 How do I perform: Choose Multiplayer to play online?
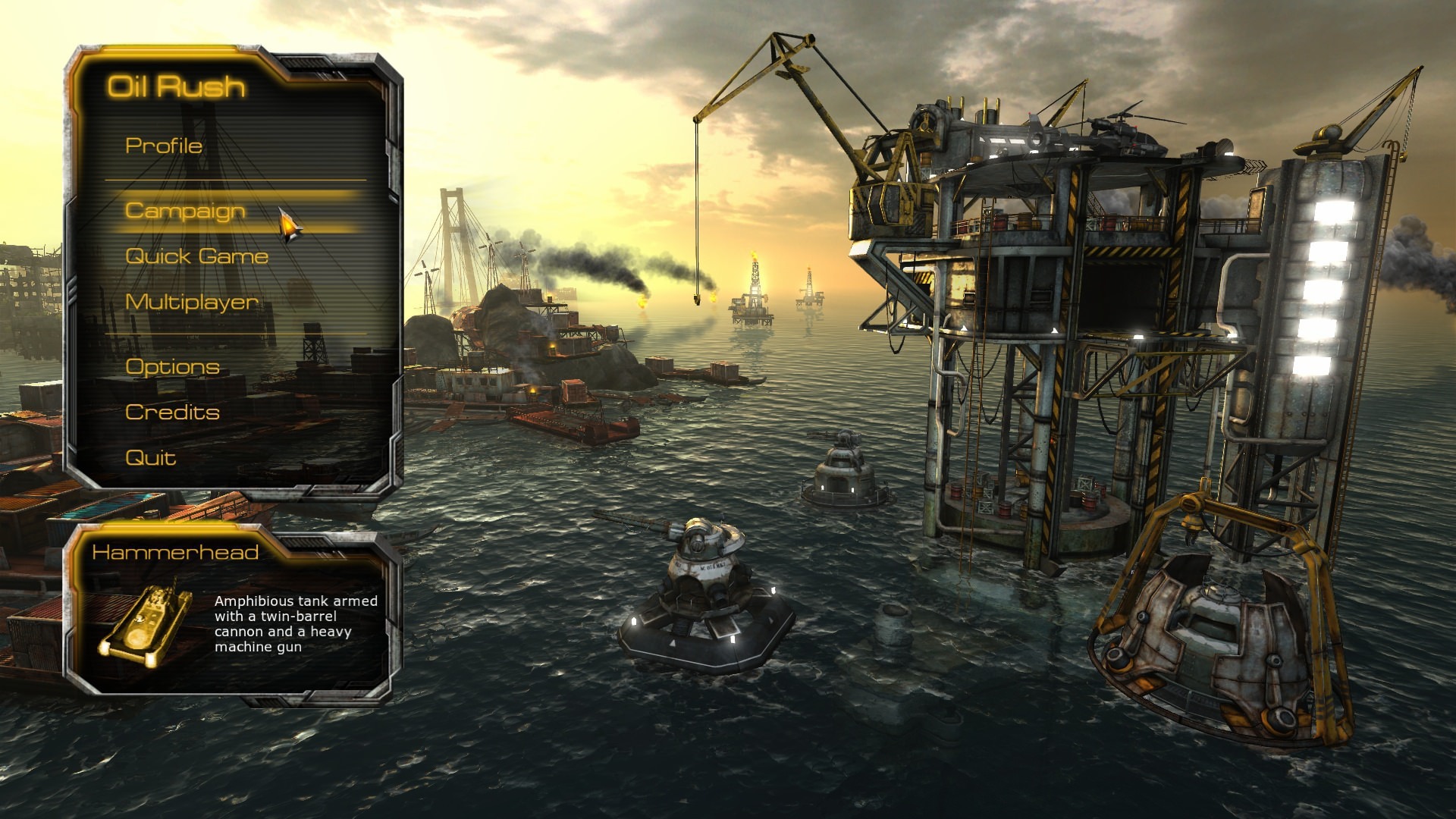coord(191,302)
